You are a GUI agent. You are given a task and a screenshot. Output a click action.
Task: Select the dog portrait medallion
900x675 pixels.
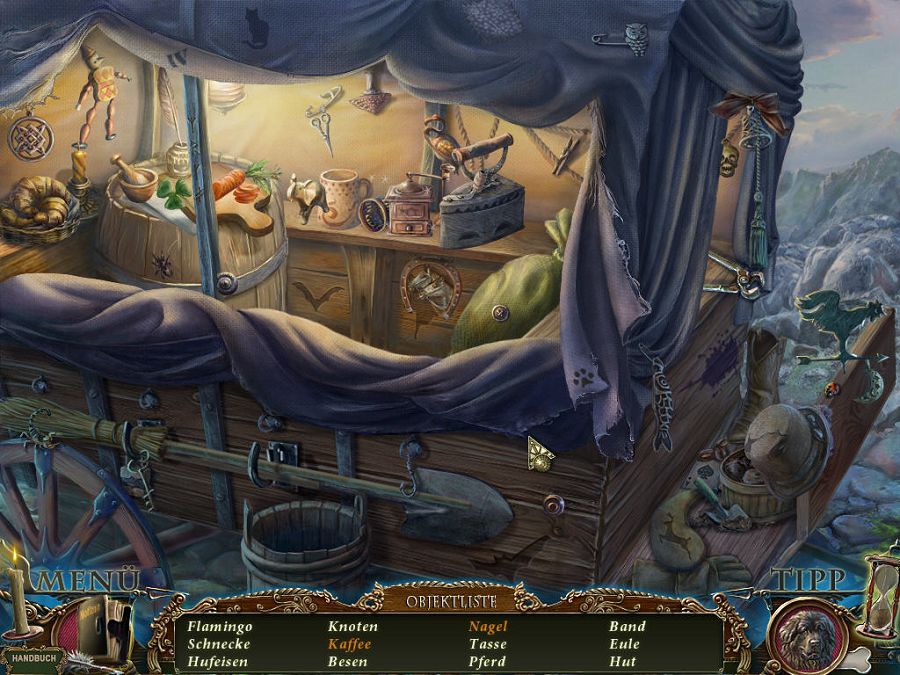(808, 636)
